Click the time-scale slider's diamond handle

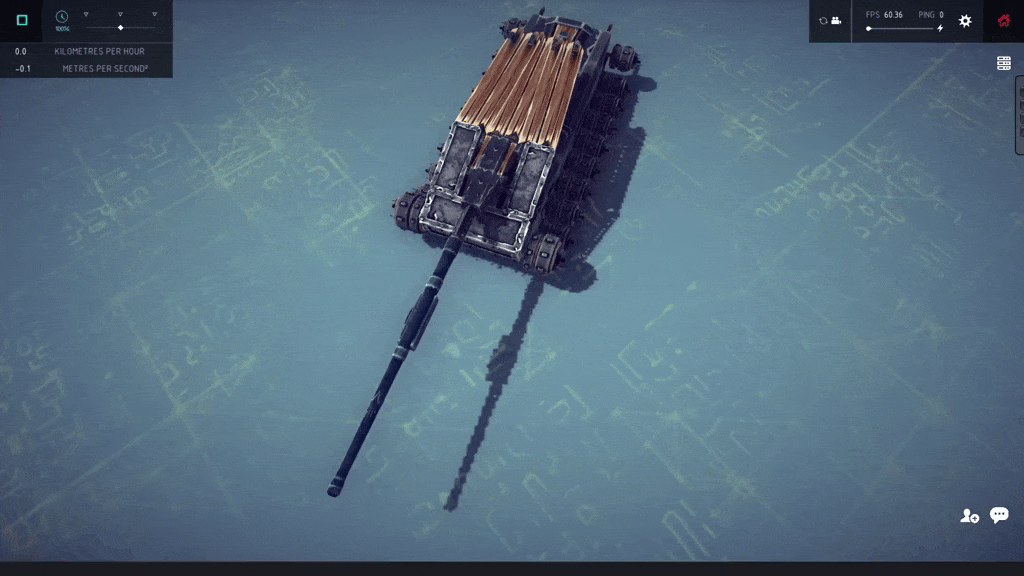121,27
